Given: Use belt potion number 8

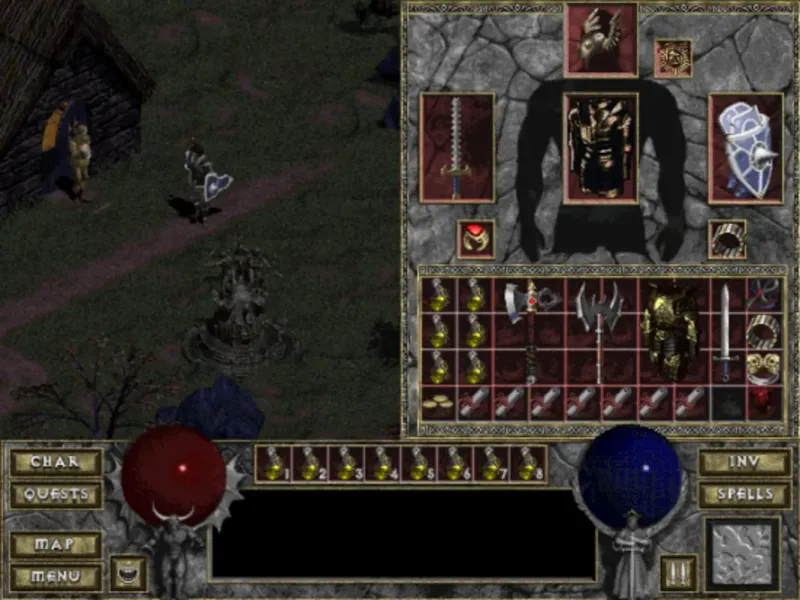Looking at the screenshot, I should click(528, 464).
